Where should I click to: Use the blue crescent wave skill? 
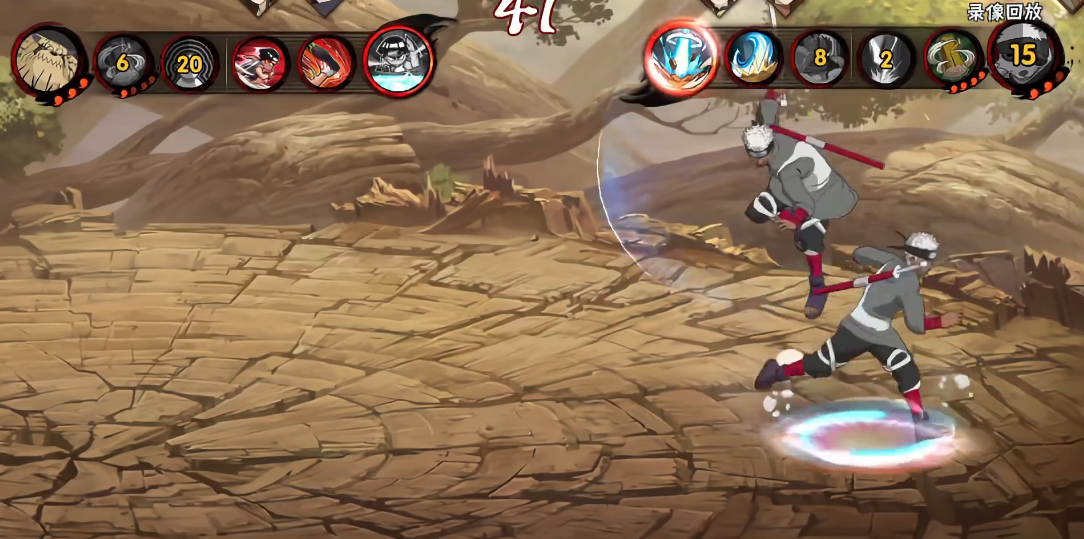[x=753, y=57]
